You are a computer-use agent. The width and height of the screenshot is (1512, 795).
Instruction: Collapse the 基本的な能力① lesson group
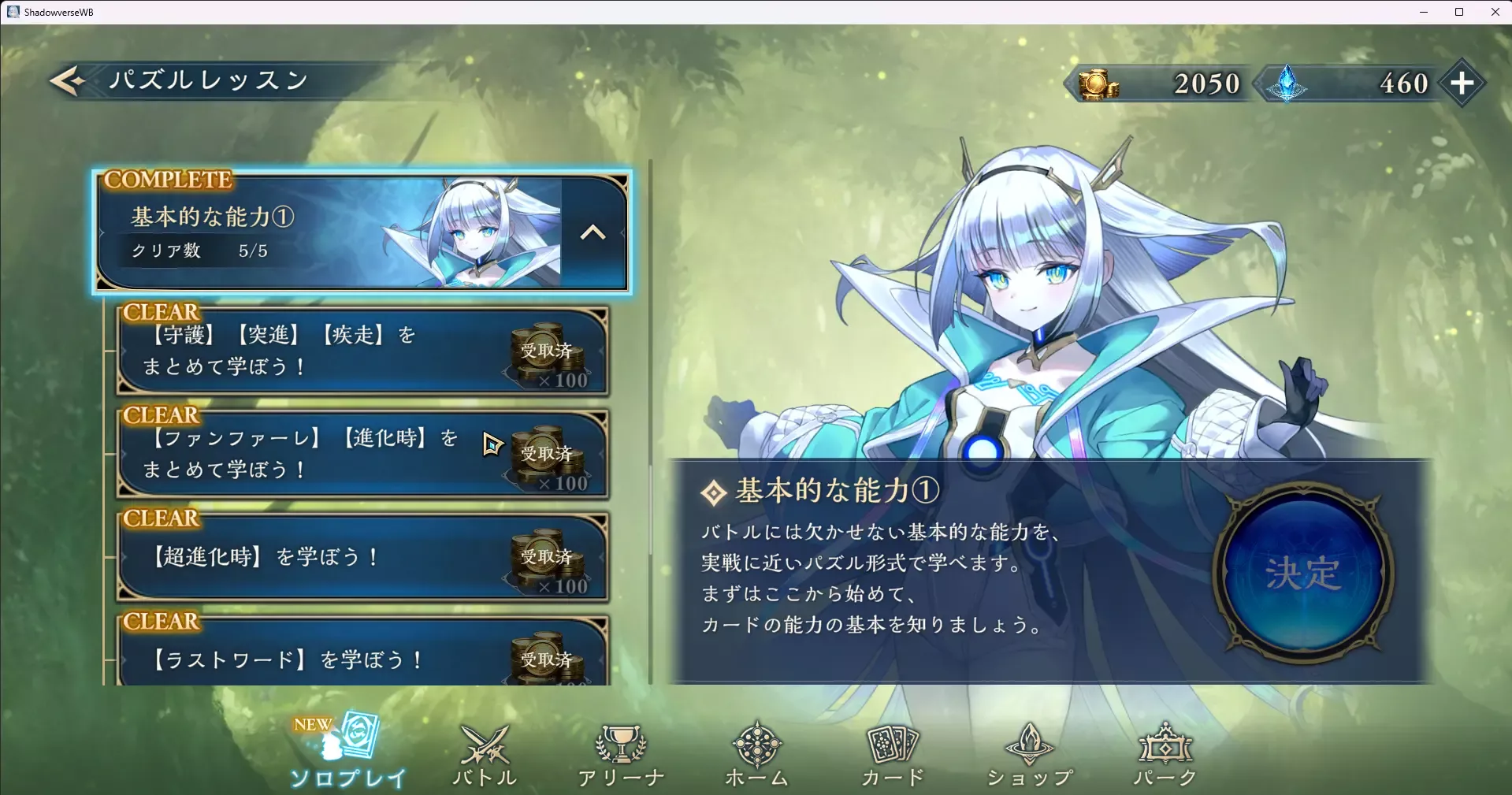pyautogui.click(x=593, y=232)
